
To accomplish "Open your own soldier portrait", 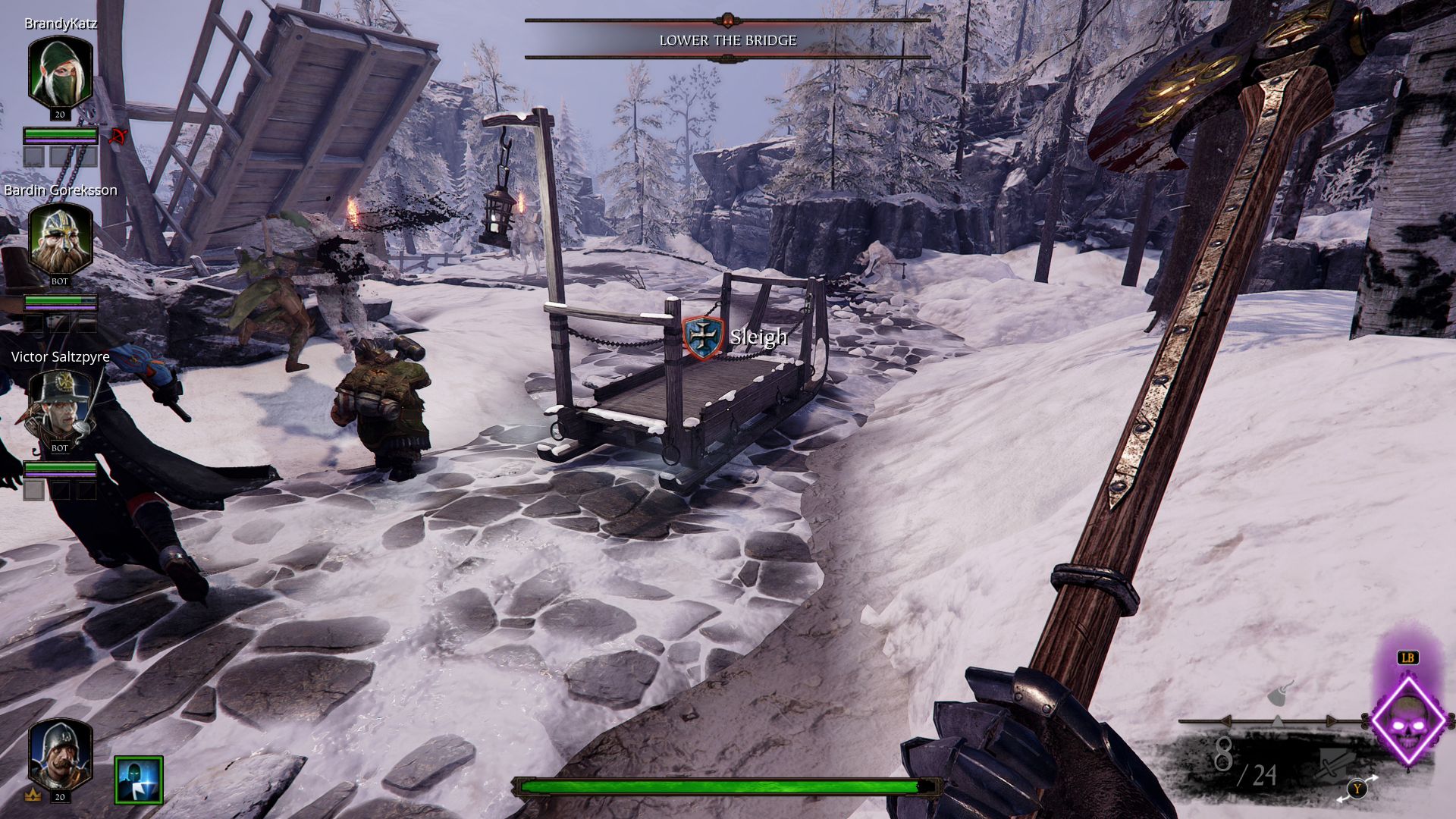I will click(x=60, y=755).
